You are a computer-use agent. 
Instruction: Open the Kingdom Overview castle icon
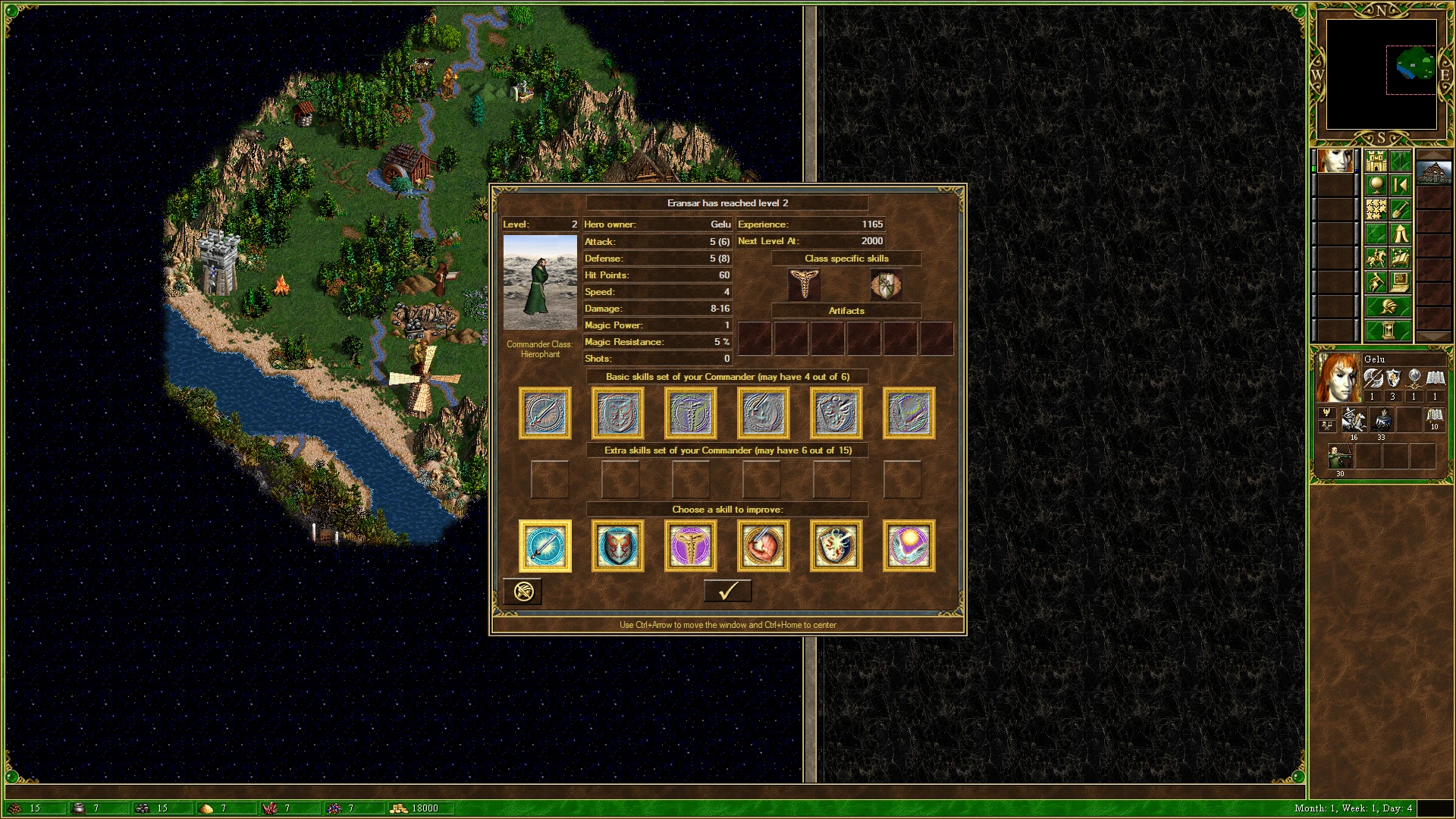point(1376,162)
